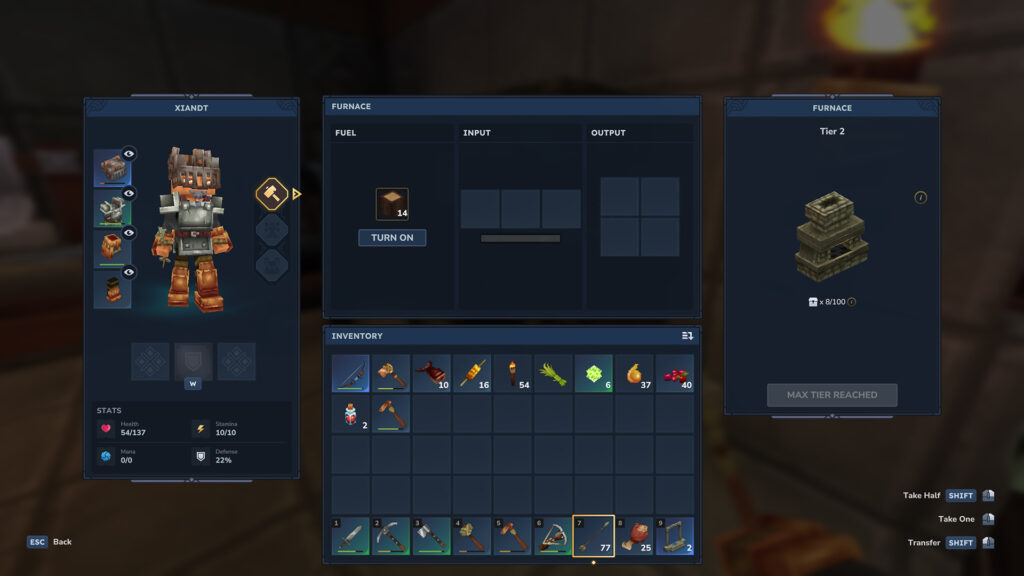This screenshot has width=1024, height=576.
Task: Select the red potion bottle
Action: click(x=351, y=414)
